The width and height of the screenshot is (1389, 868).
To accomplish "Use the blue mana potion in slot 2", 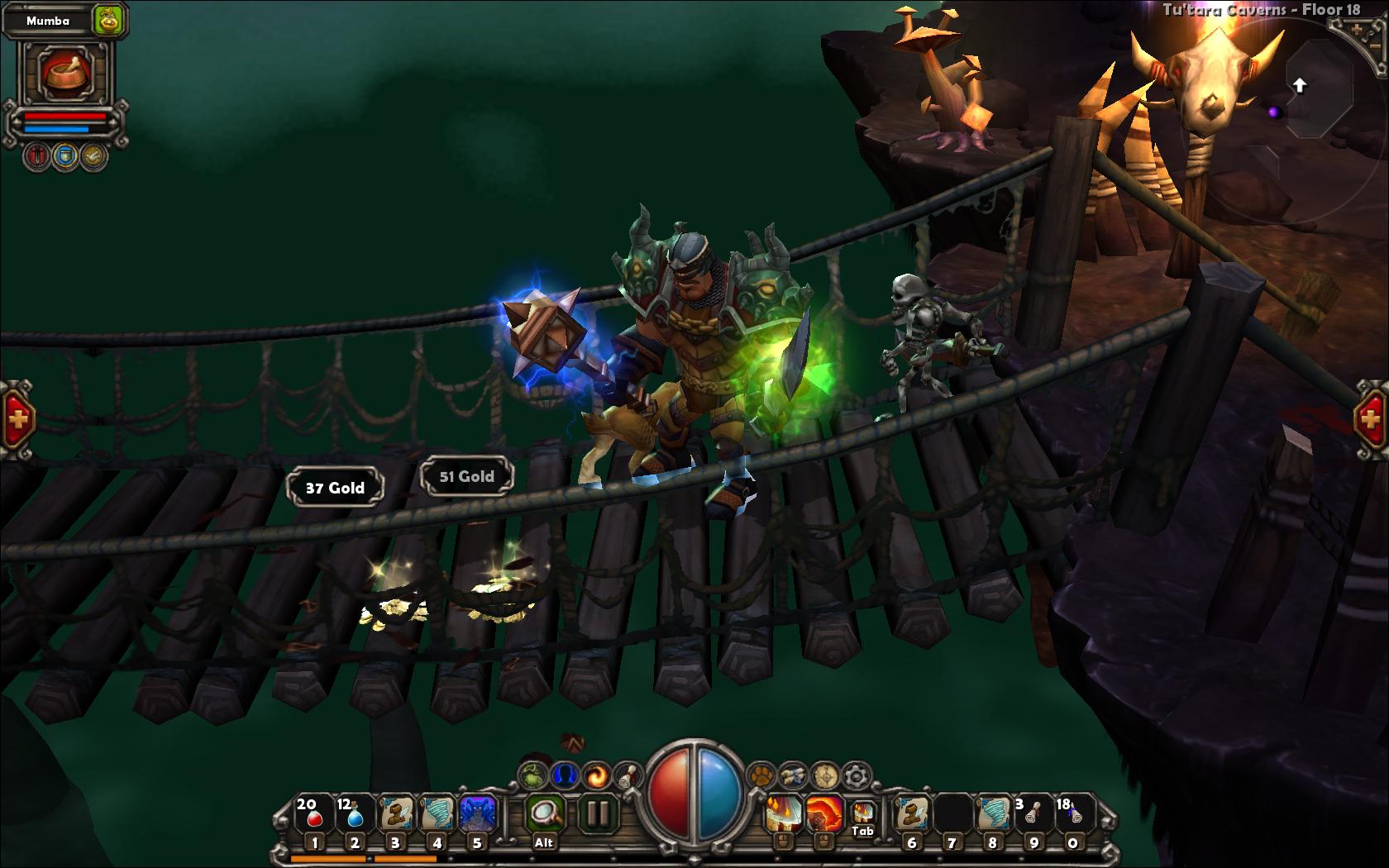I will [x=355, y=814].
